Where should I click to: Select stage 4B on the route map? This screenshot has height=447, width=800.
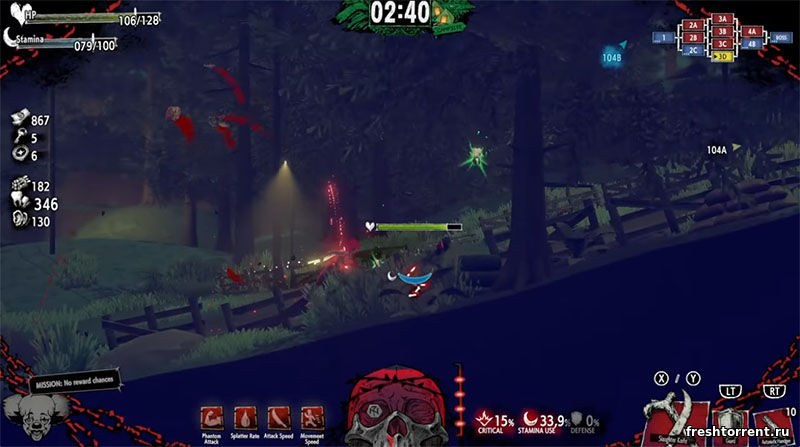tap(752, 43)
